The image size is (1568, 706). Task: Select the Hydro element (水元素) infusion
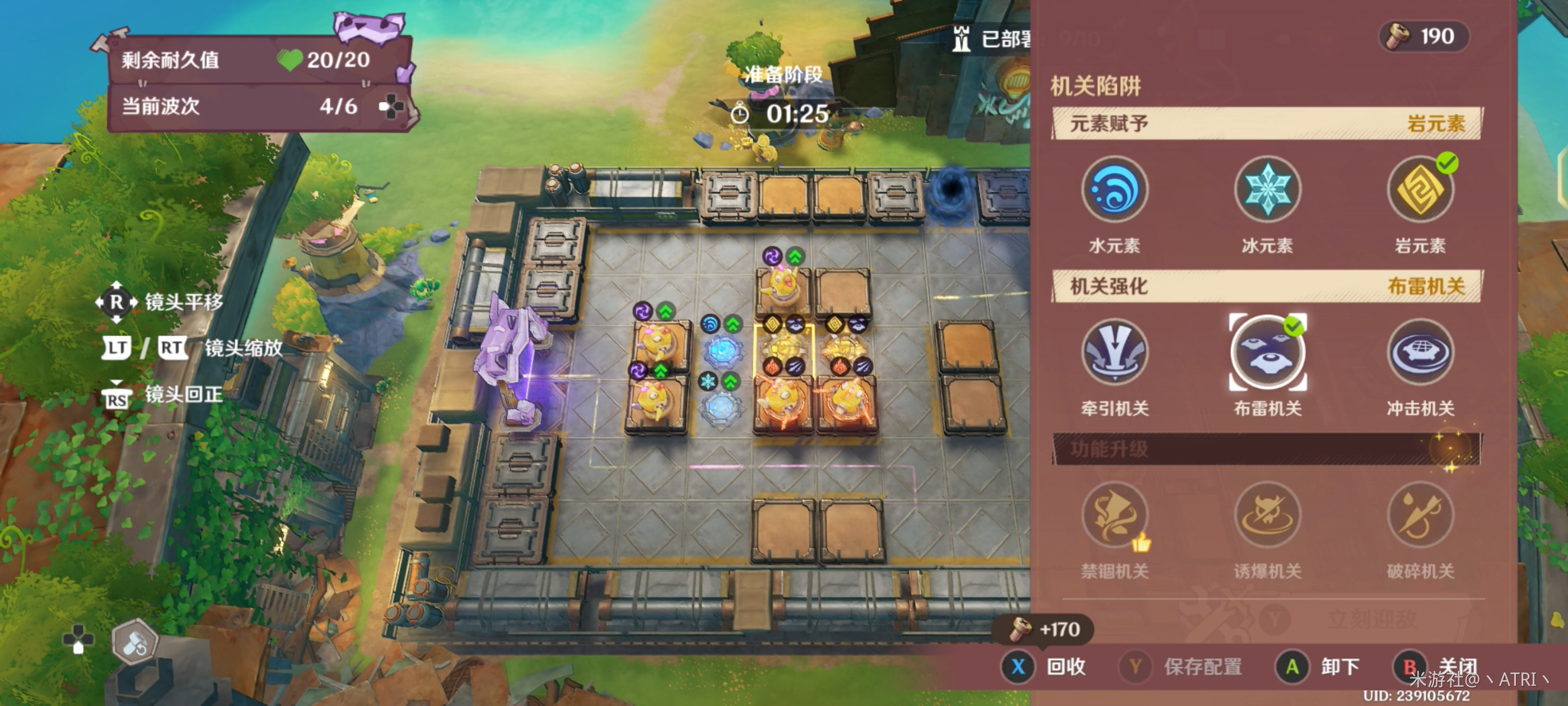click(x=1114, y=189)
